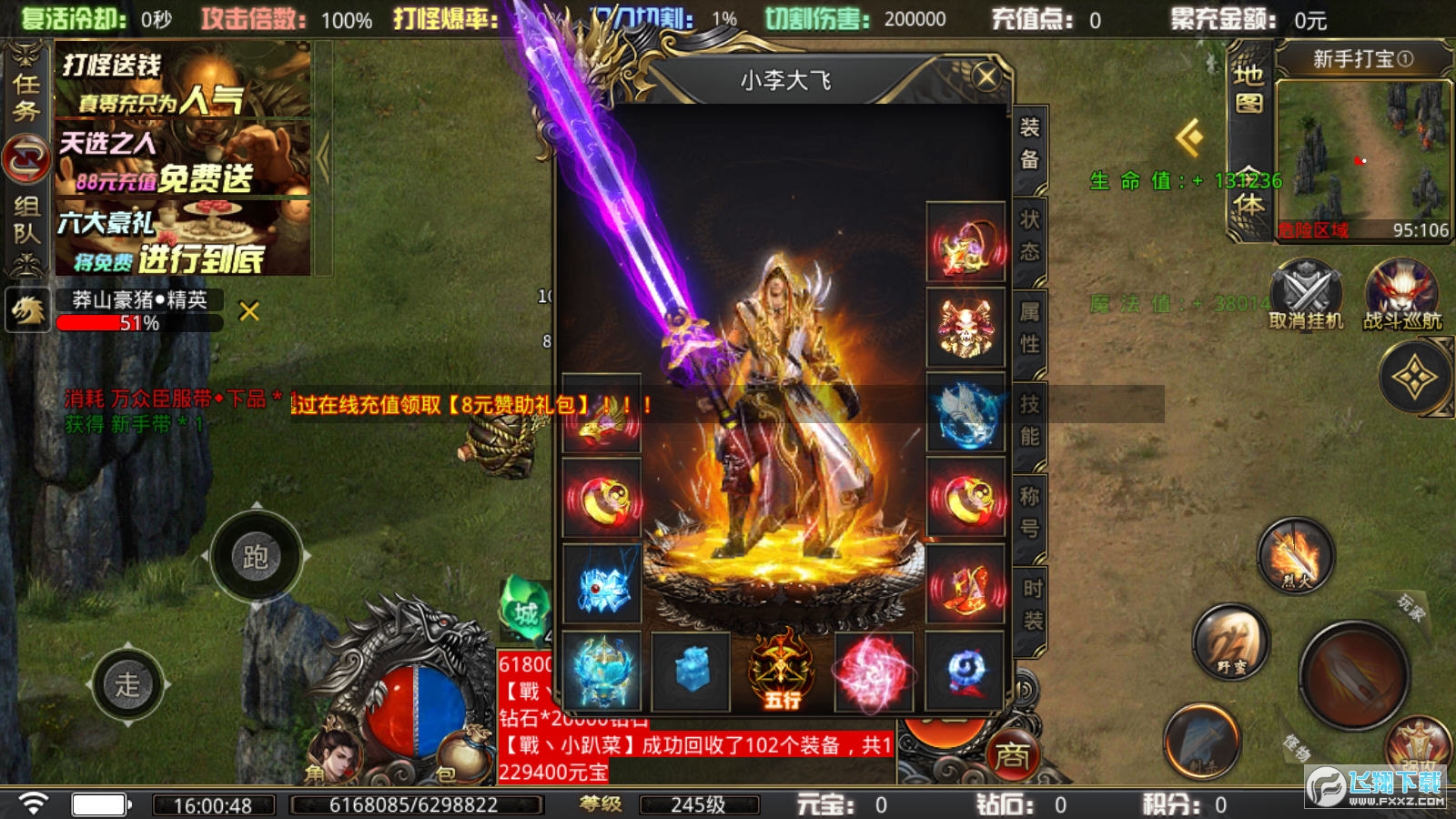Show the 属性 tab
The width and height of the screenshot is (1456, 819).
tap(1029, 328)
